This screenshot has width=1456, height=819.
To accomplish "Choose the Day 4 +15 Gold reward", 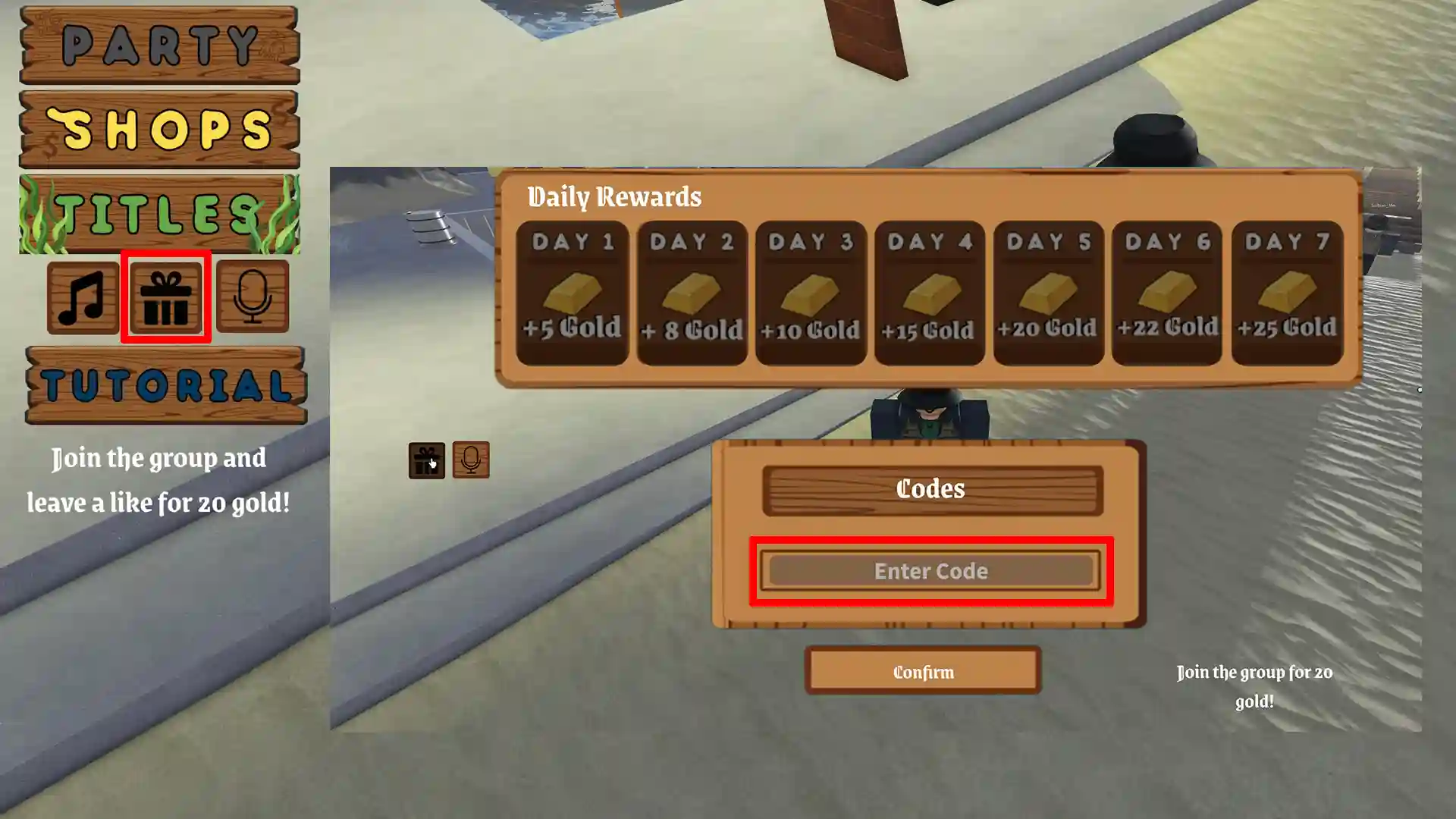I will coord(930,293).
